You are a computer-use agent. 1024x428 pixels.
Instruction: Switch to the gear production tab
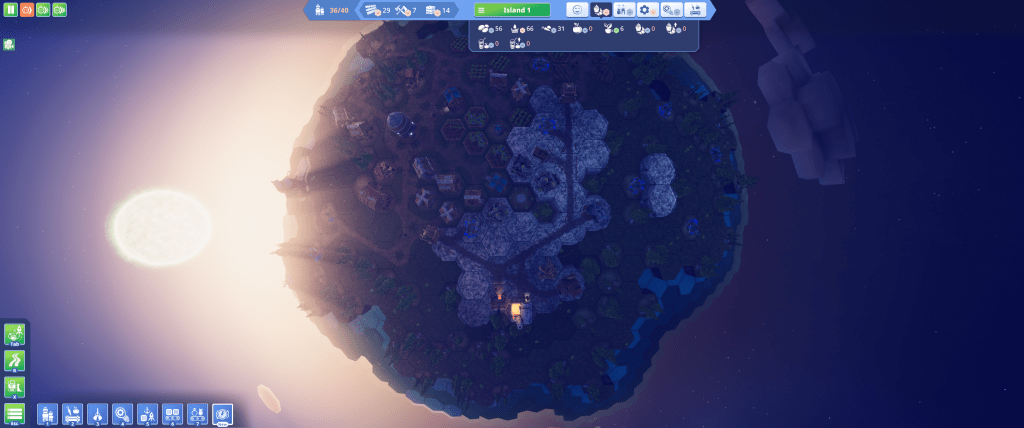(x=647, y=10)
